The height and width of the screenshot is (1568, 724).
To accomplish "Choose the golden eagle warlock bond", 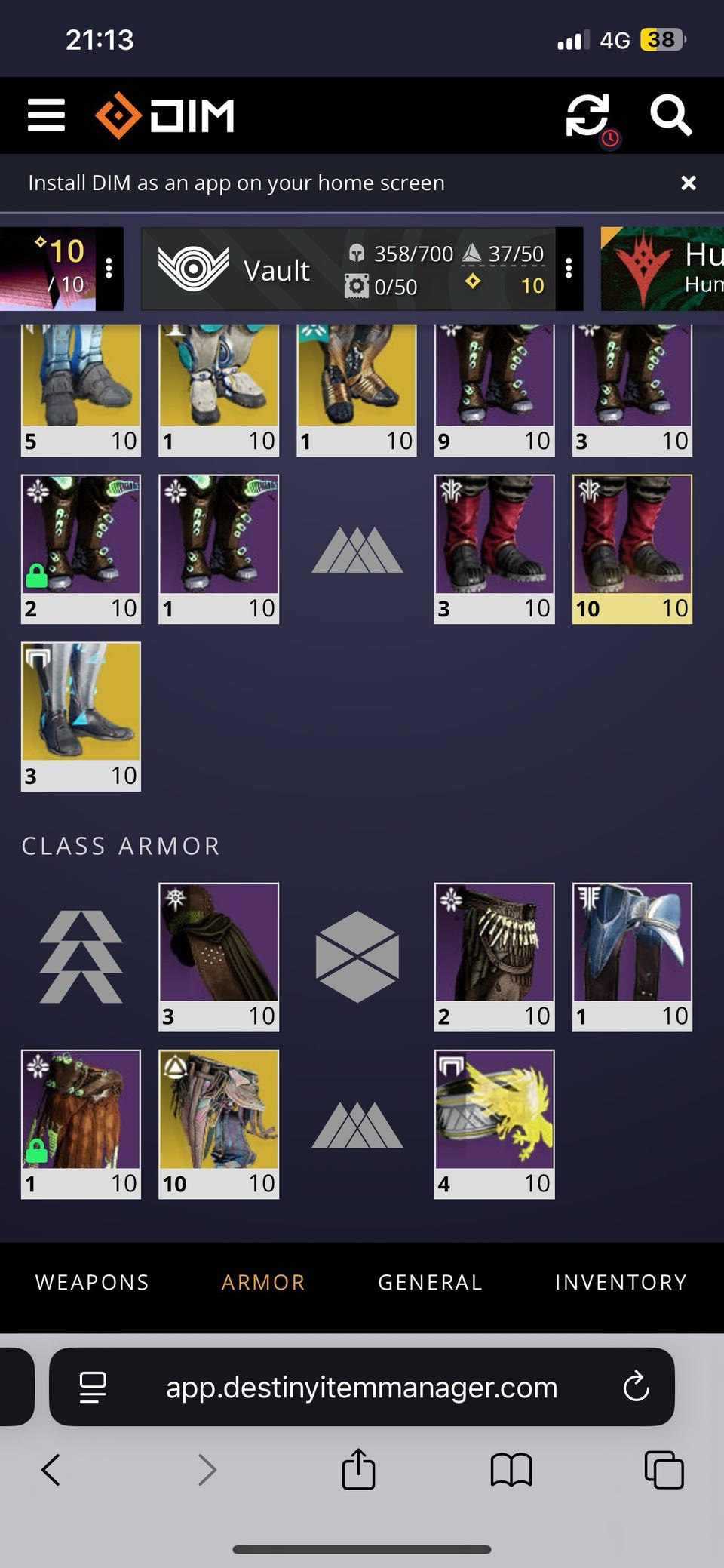I will [x=494, y=1124].
